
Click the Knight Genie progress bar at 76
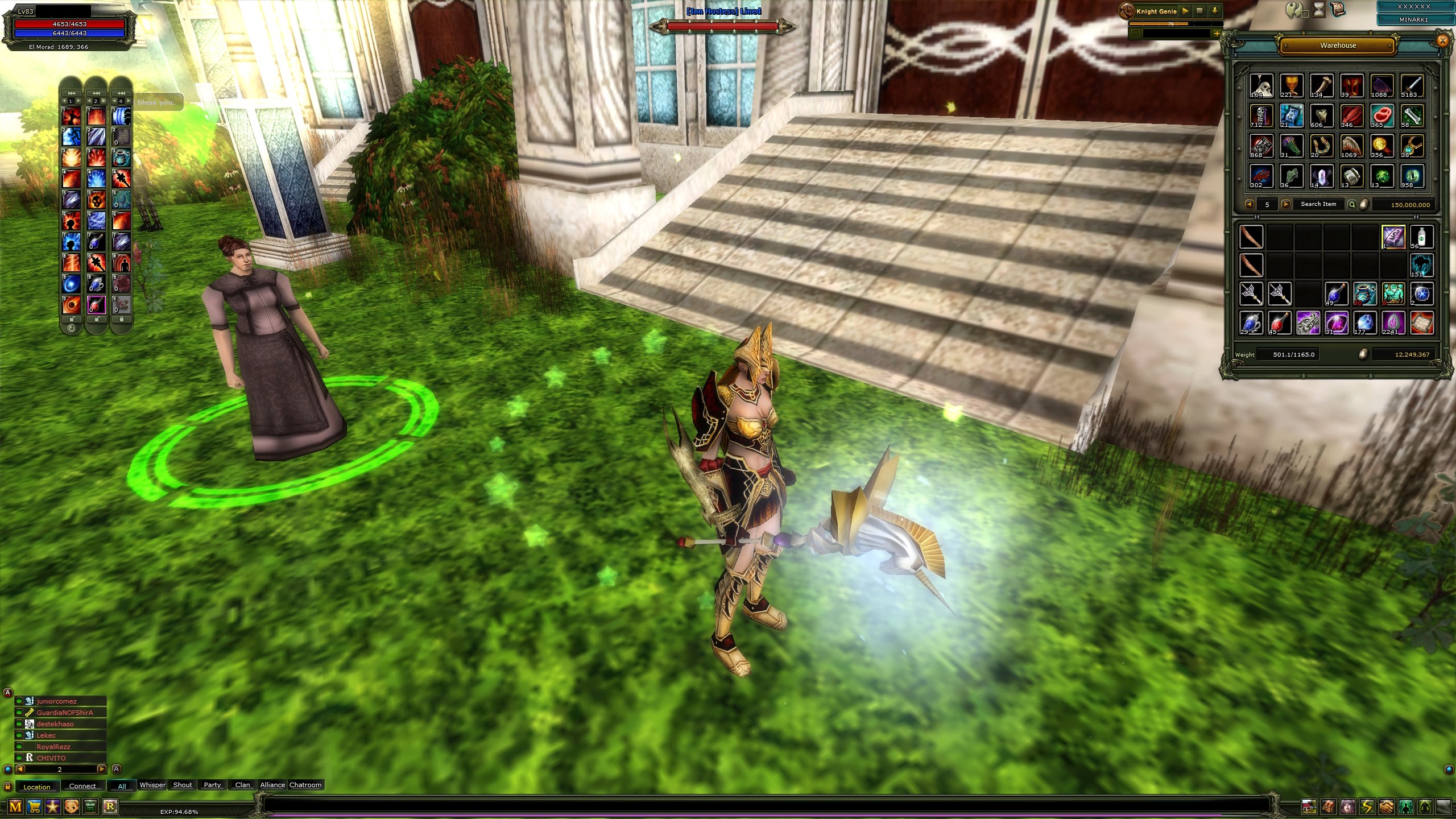pyautogui.click(x=1172, y=24)
